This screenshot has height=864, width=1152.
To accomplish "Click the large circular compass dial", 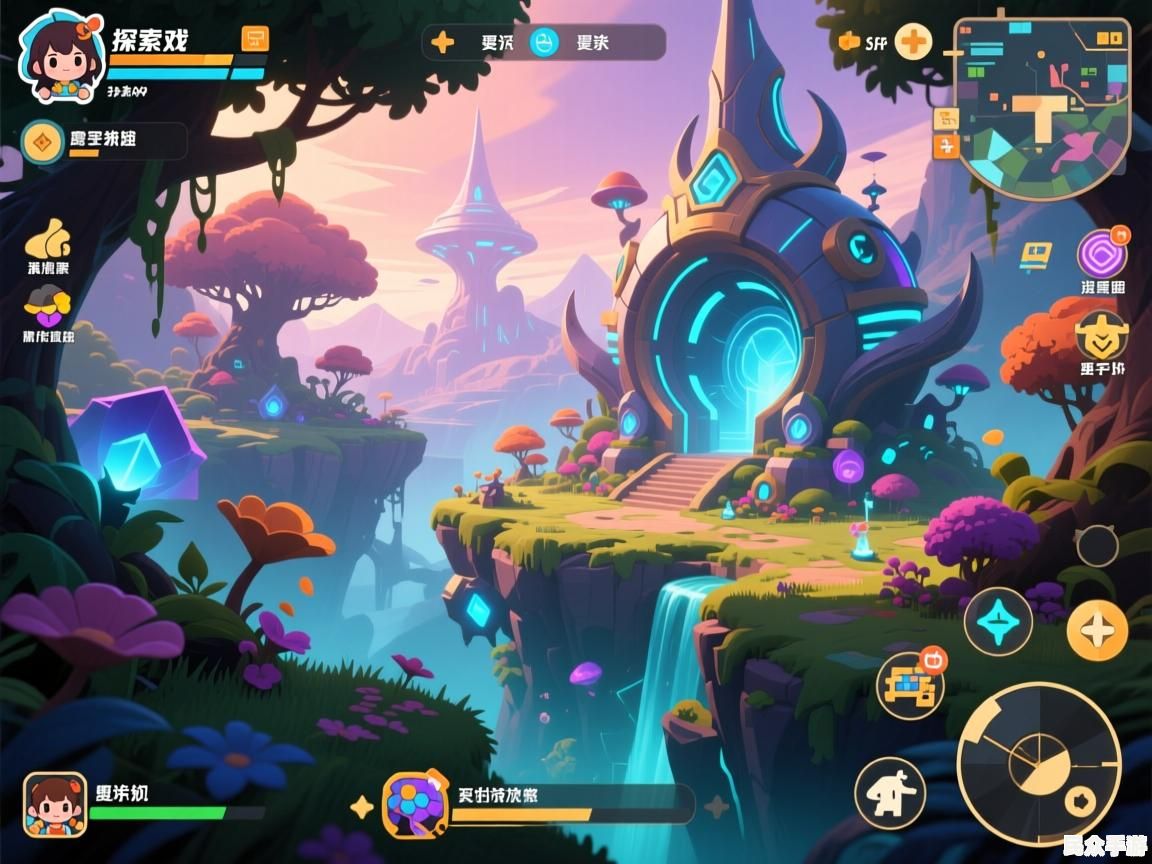I will click(x=1038, y=764).
